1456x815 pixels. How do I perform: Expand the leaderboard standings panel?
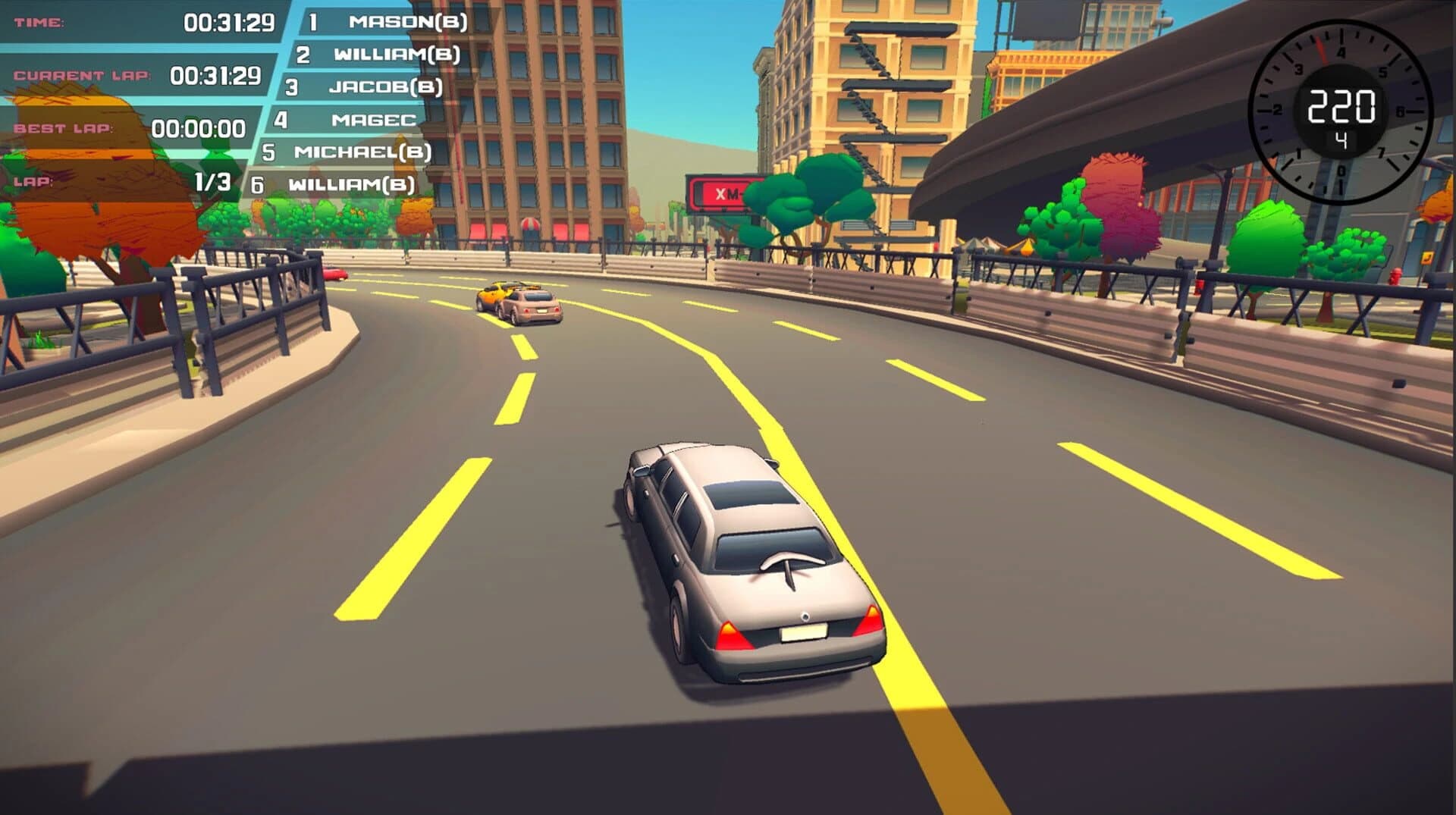coord(356,99)
